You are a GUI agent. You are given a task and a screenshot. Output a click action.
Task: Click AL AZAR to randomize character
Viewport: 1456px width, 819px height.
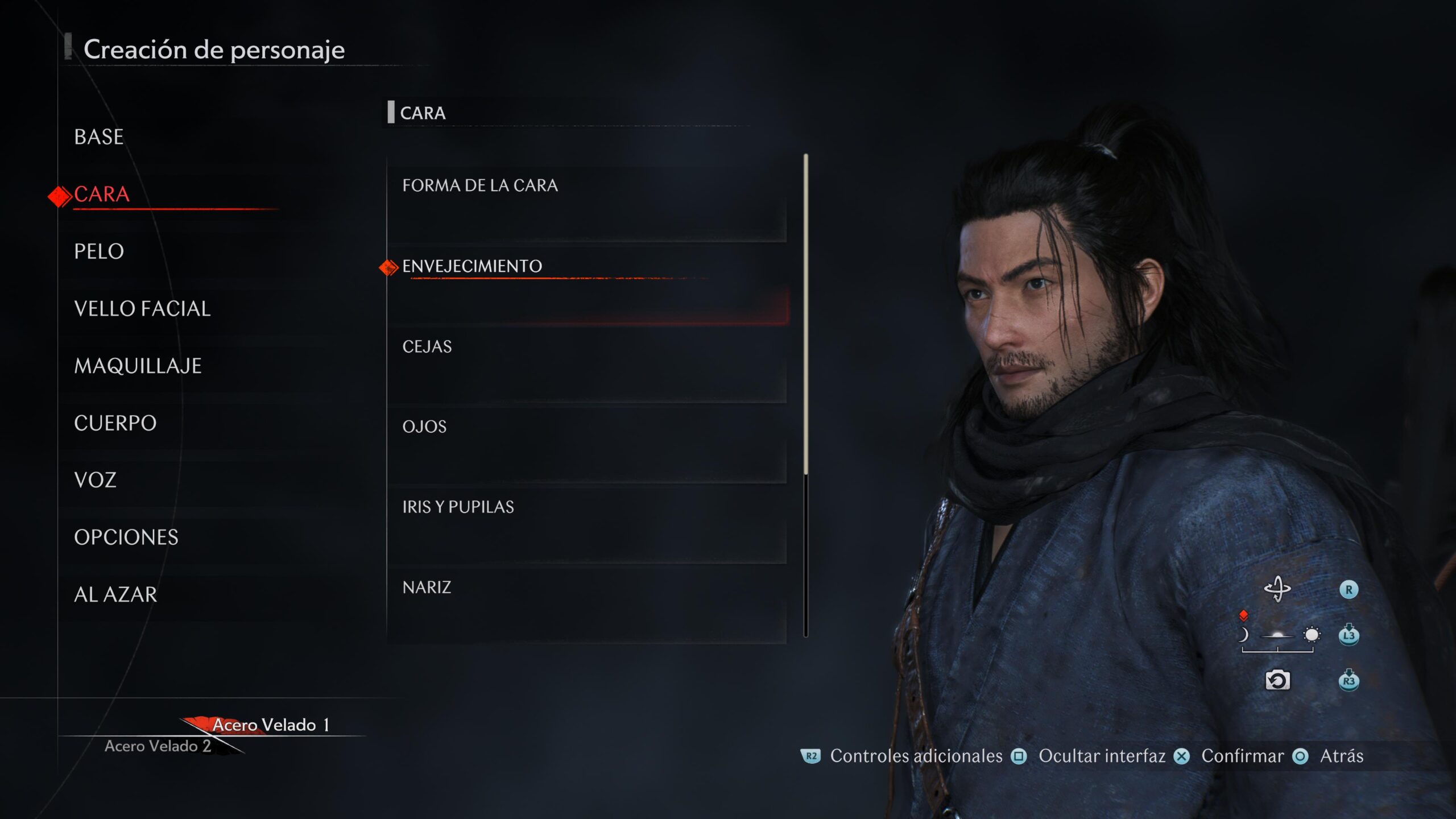(115, 595)
